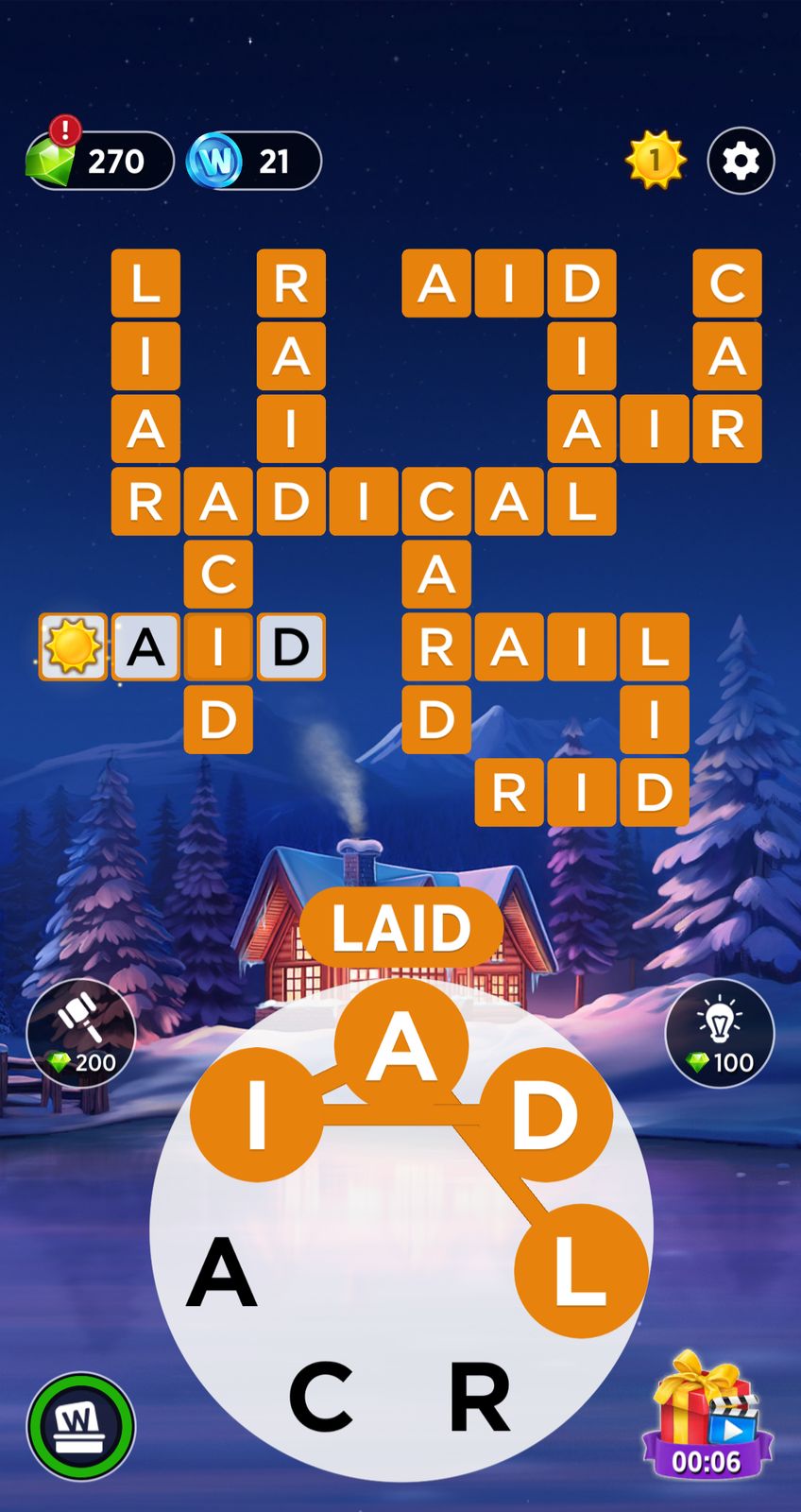801x1512 pixels.
Task: Select the letter L on the wheel
Action: click(580, 1271)
